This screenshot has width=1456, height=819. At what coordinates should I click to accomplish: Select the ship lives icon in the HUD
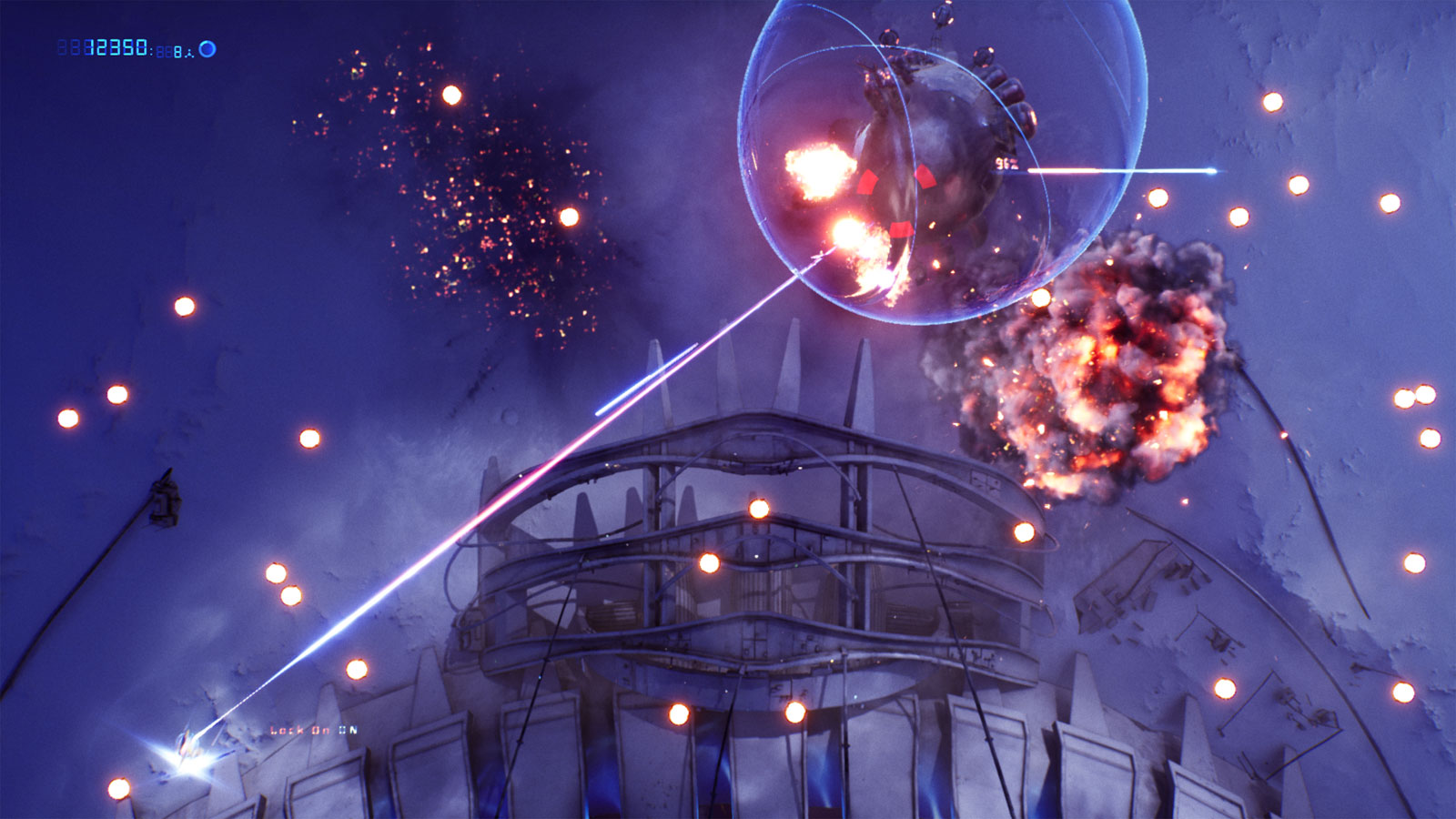[x=190, y=53]
